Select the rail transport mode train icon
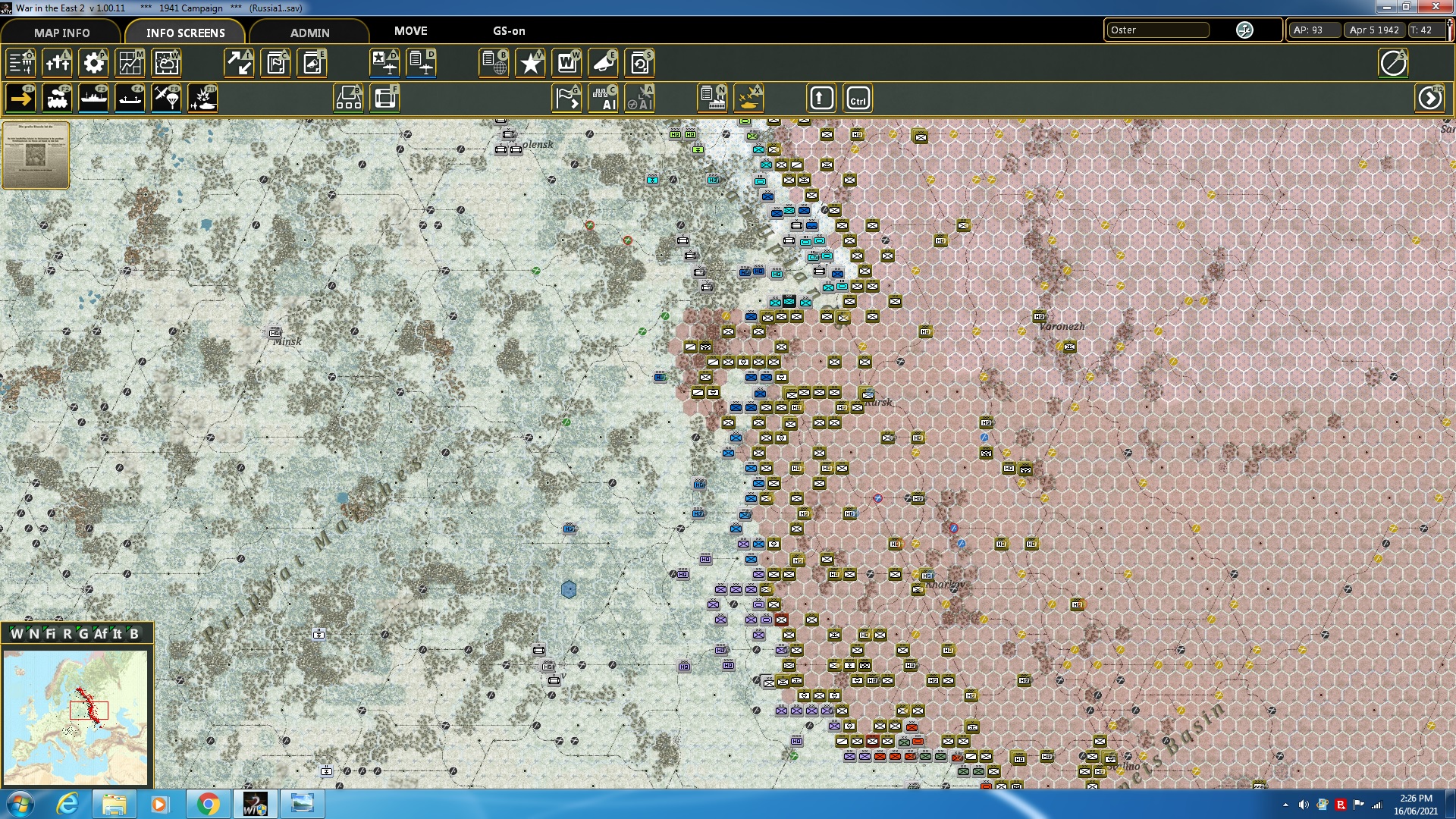Image resolution: width=1456 pixels, height=819 pixels. point(57,98)
